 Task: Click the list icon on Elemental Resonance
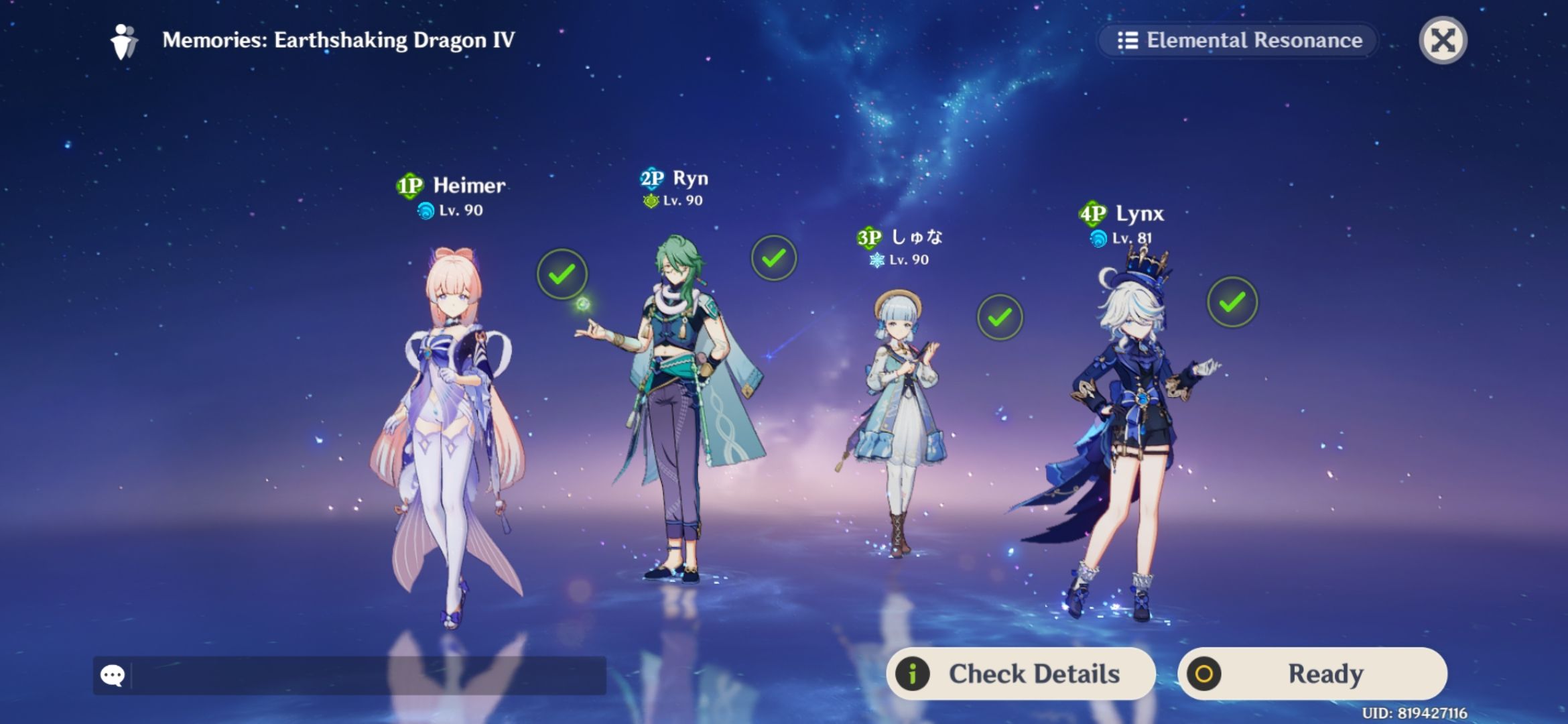tap(1128, 40)
